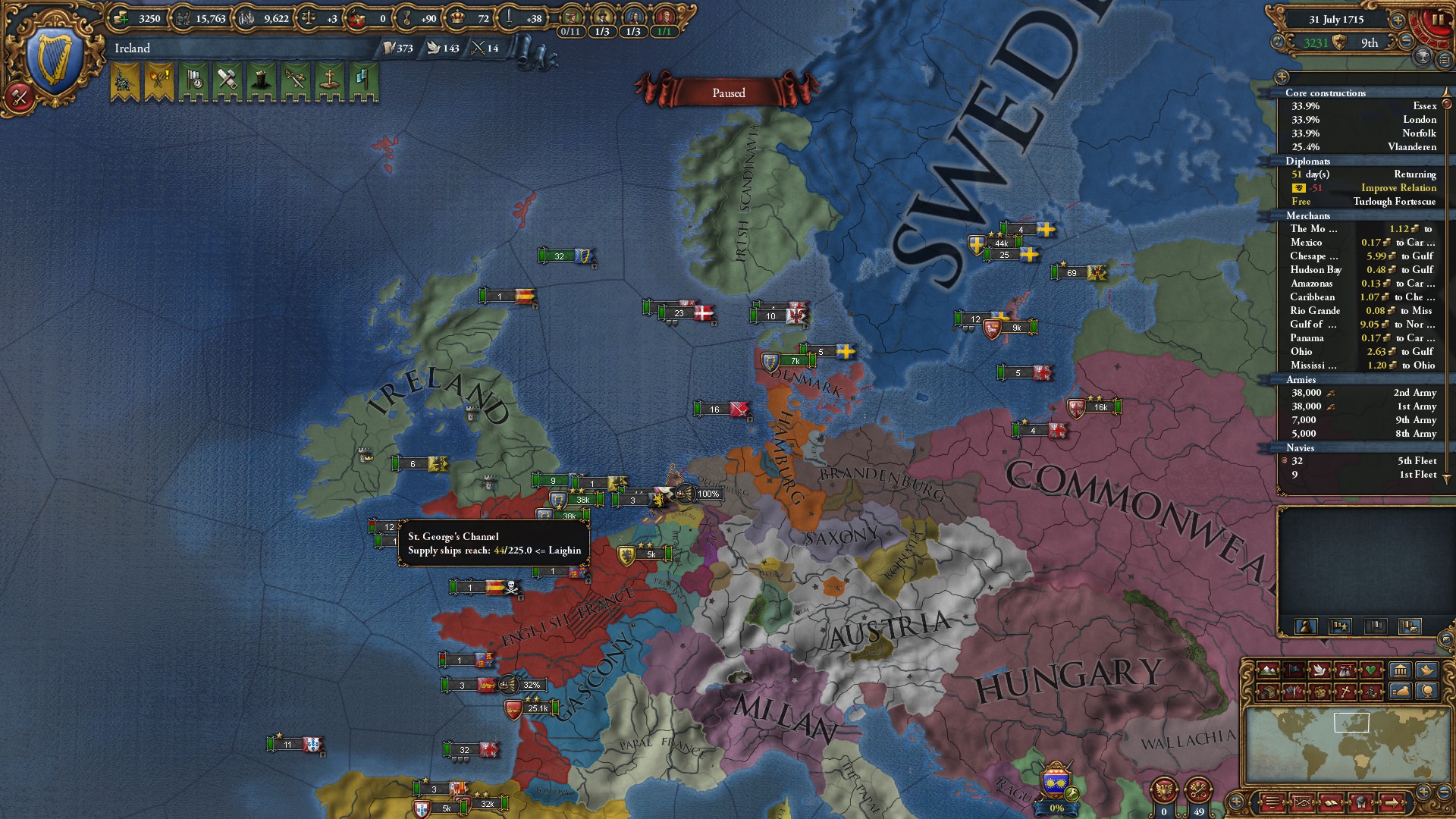This screenshot has height=819, width=1456.
Task: Open the opinion mapmode green heart icon
Action: [1371, 670]
